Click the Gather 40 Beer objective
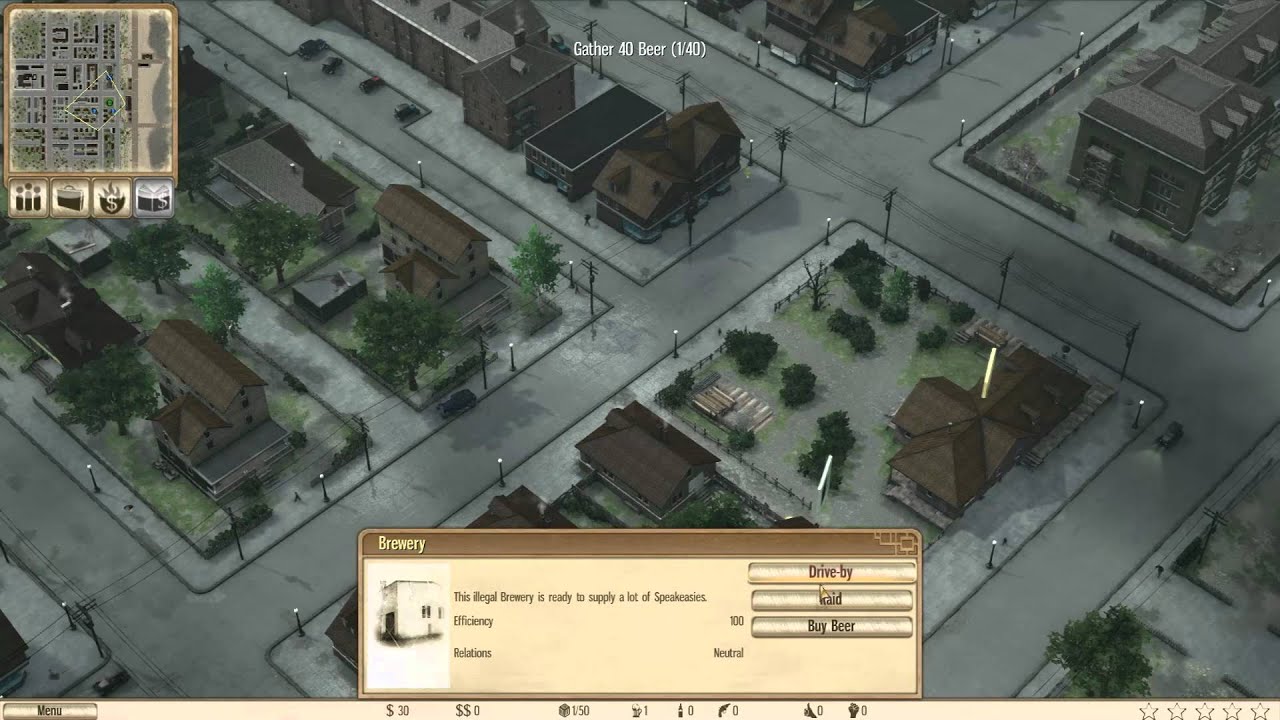Viewport: 1280px width, 720px height. coord(640,48)
